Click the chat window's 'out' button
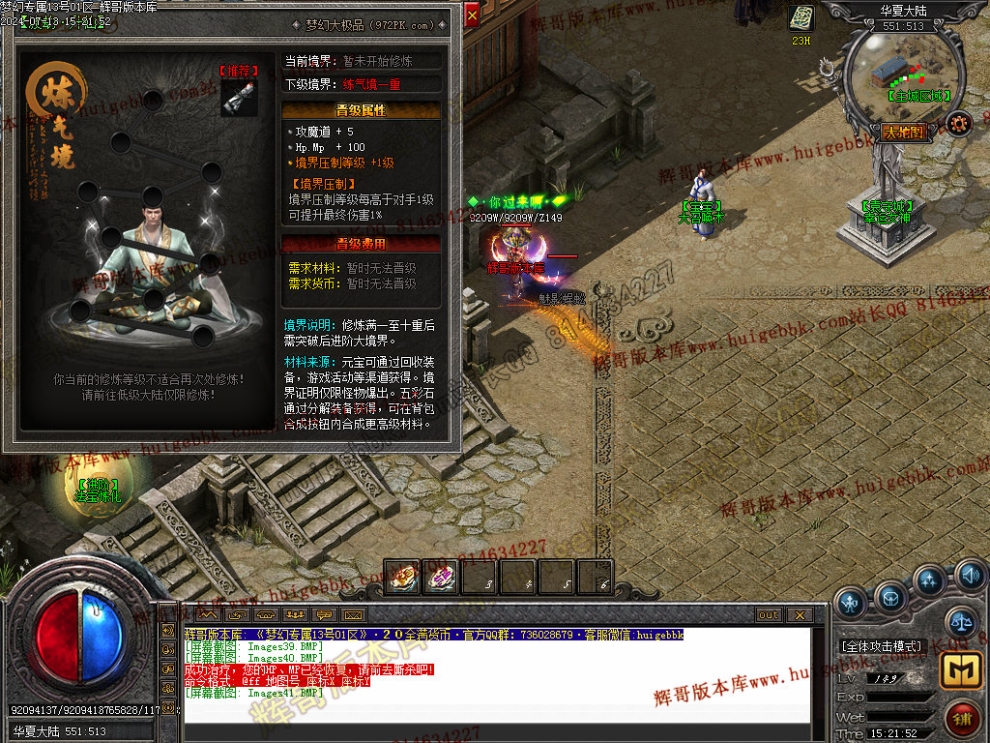The height and width of the screenshot is (743, 990). [x=768, y=614]
